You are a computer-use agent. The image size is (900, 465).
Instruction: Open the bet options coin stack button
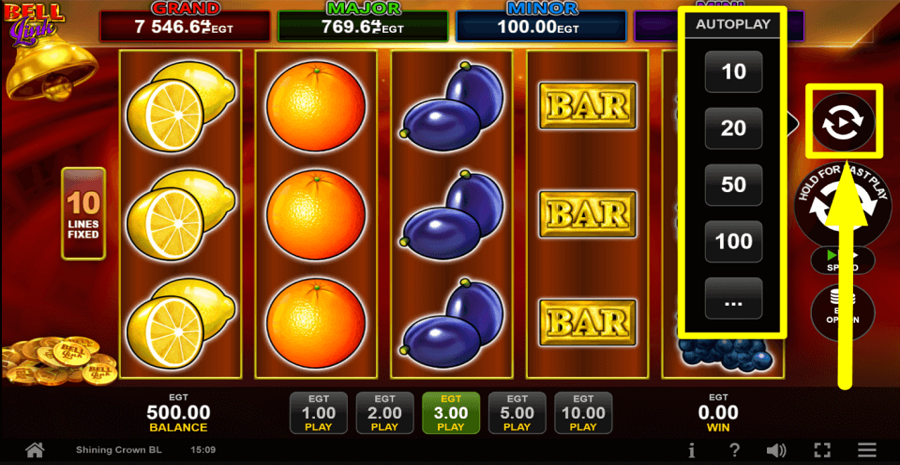pyautogui.click(x=843, y=310)
